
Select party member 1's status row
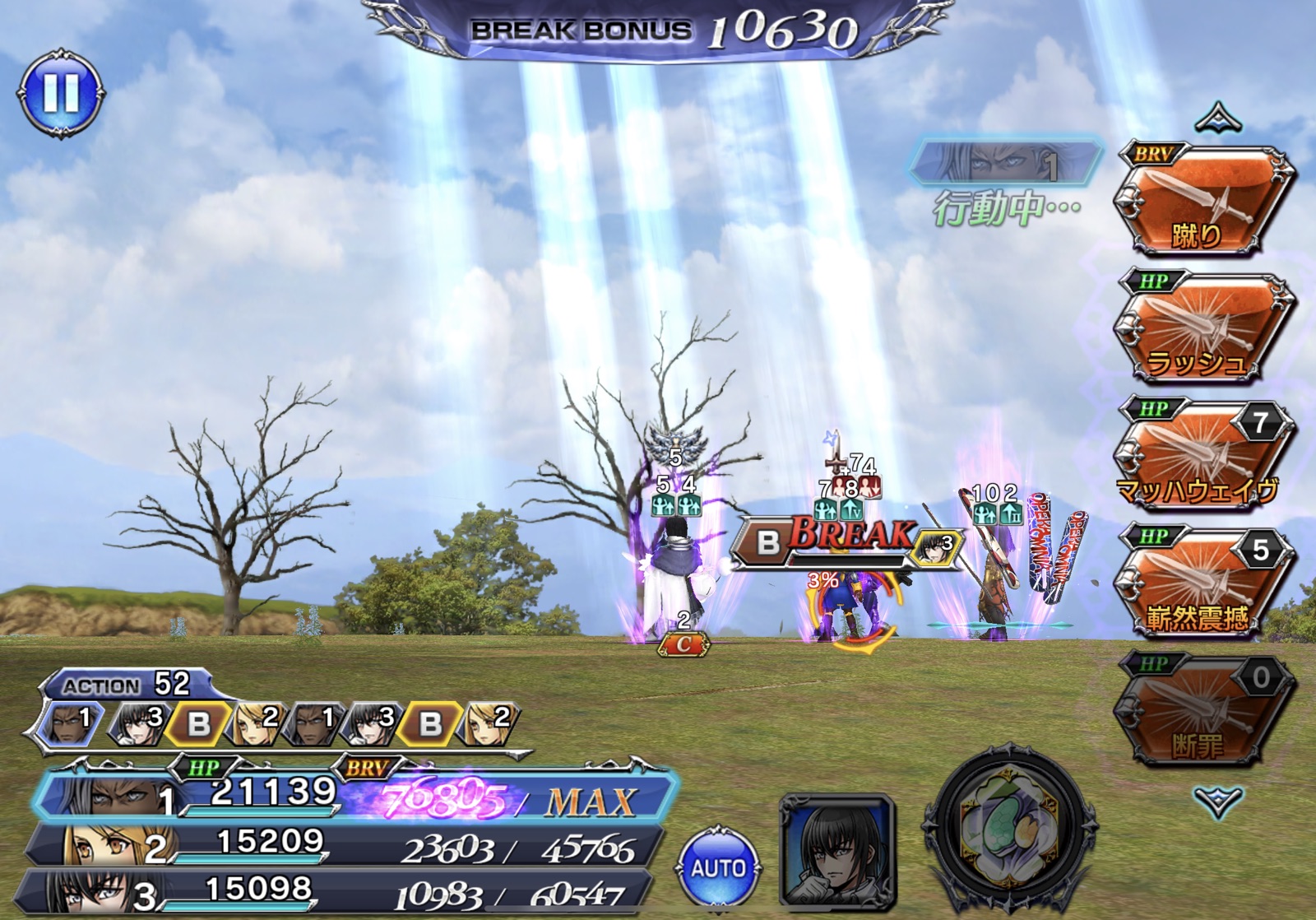tap(354, 796)
